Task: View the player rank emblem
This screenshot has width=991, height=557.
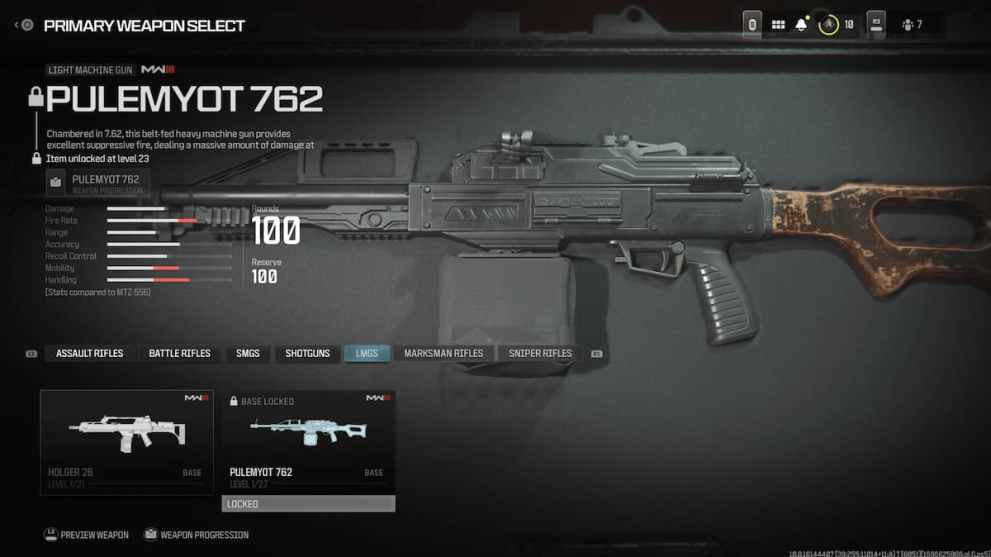Action: tap(828, 25)
